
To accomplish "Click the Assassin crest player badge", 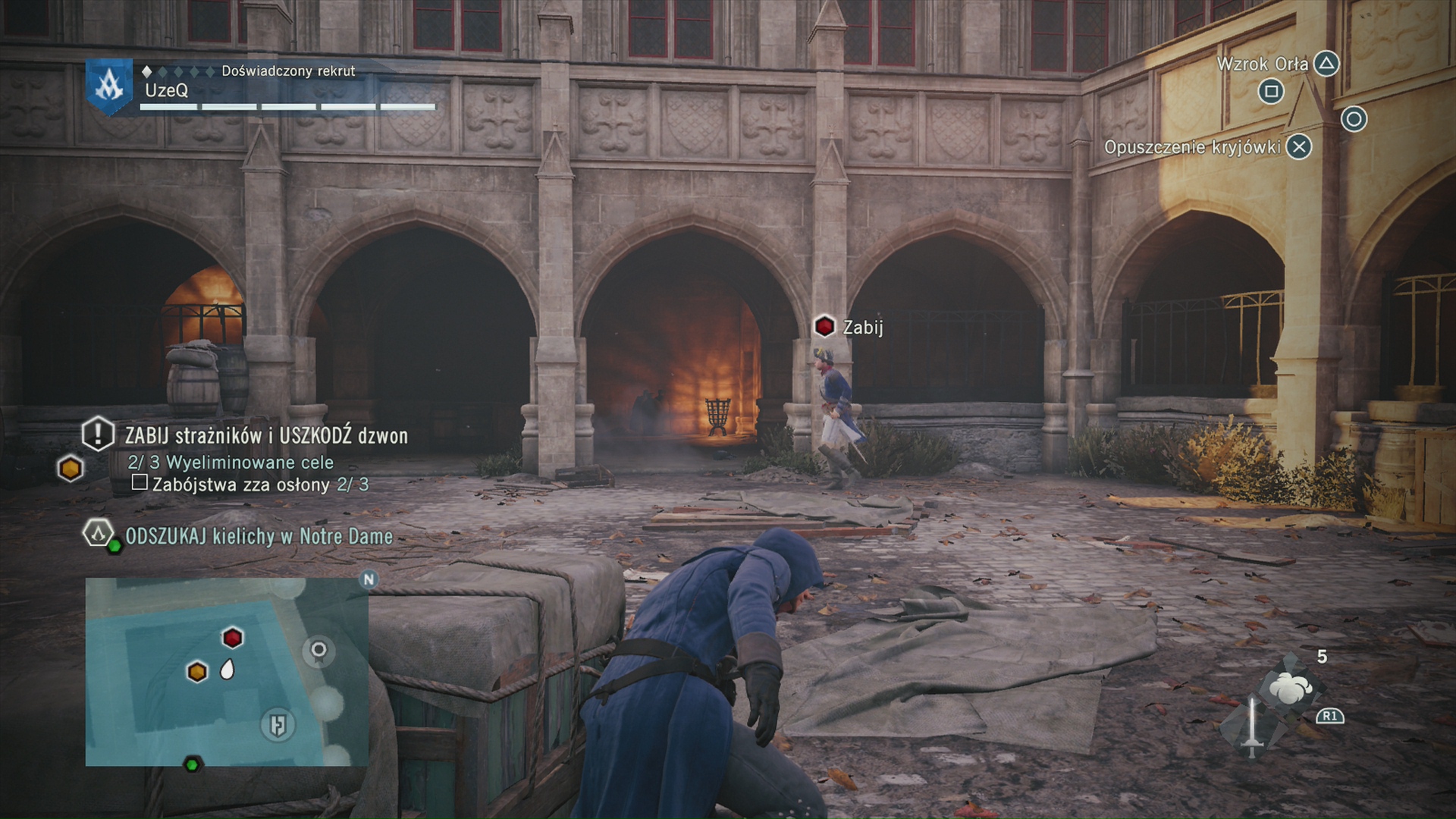I will point(108,87).
